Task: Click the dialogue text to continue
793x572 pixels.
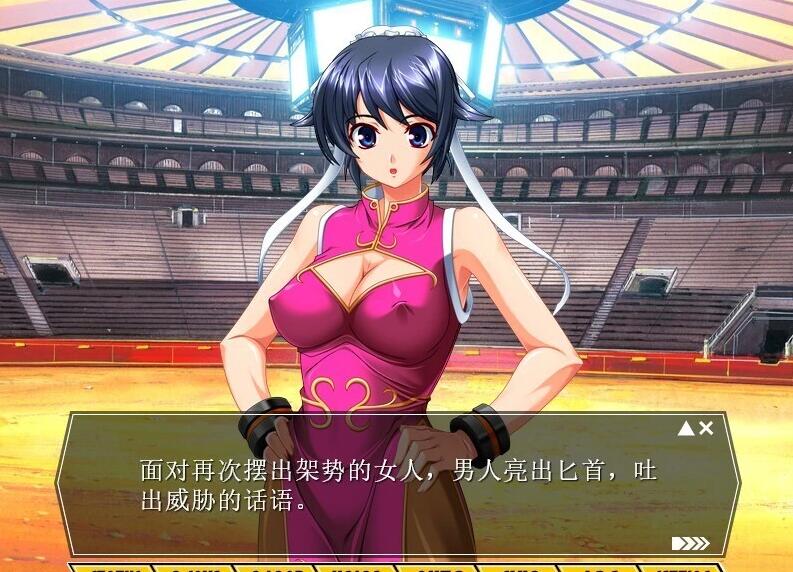Action: [x=398, y=484]
